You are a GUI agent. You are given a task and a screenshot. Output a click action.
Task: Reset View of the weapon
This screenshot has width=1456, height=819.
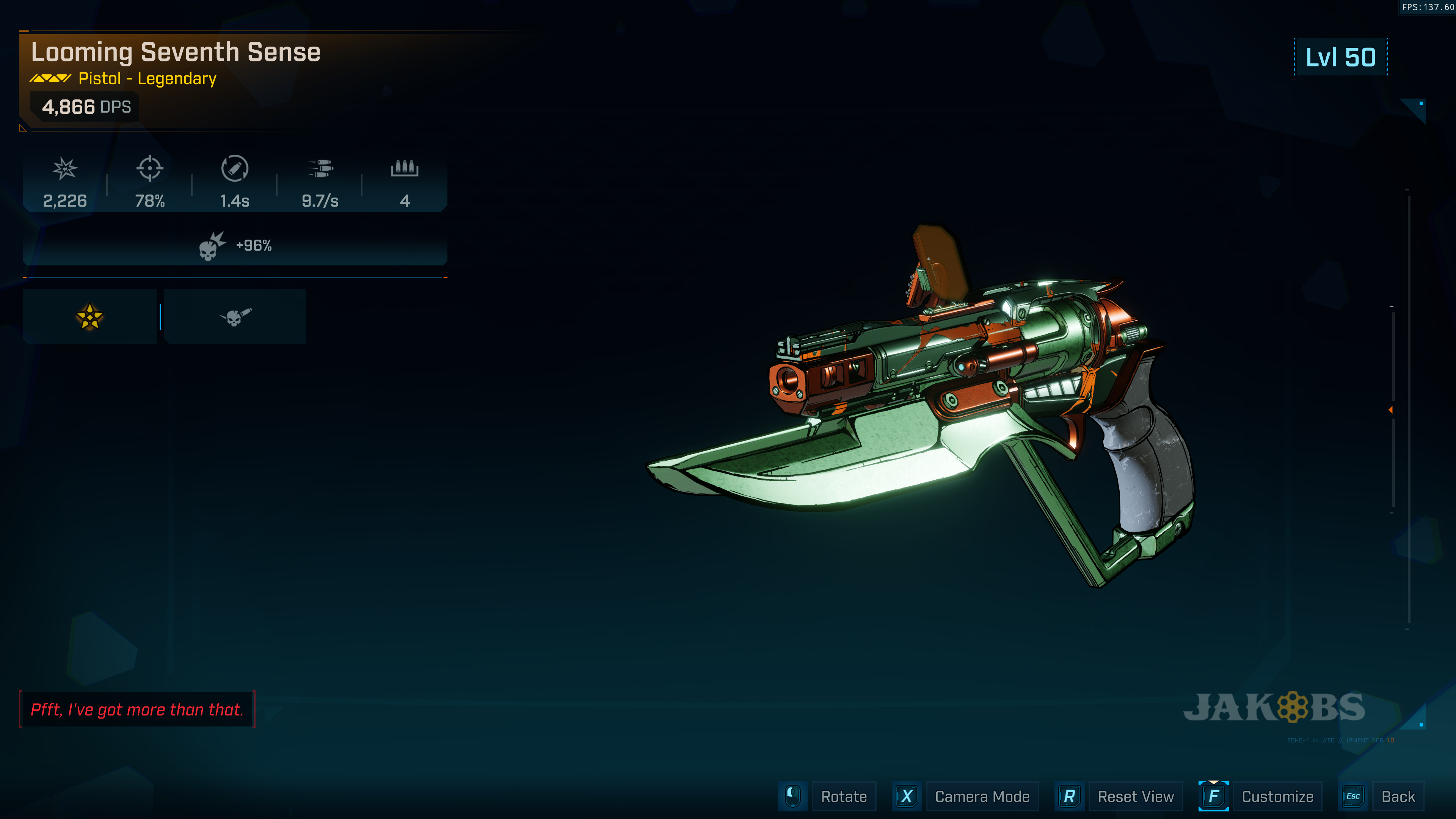coord(1135,796)
